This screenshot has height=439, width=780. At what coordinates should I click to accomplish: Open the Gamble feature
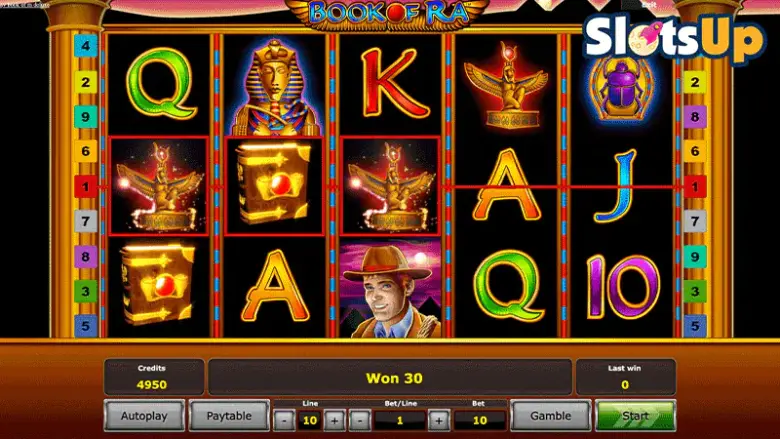click(550, 415)
